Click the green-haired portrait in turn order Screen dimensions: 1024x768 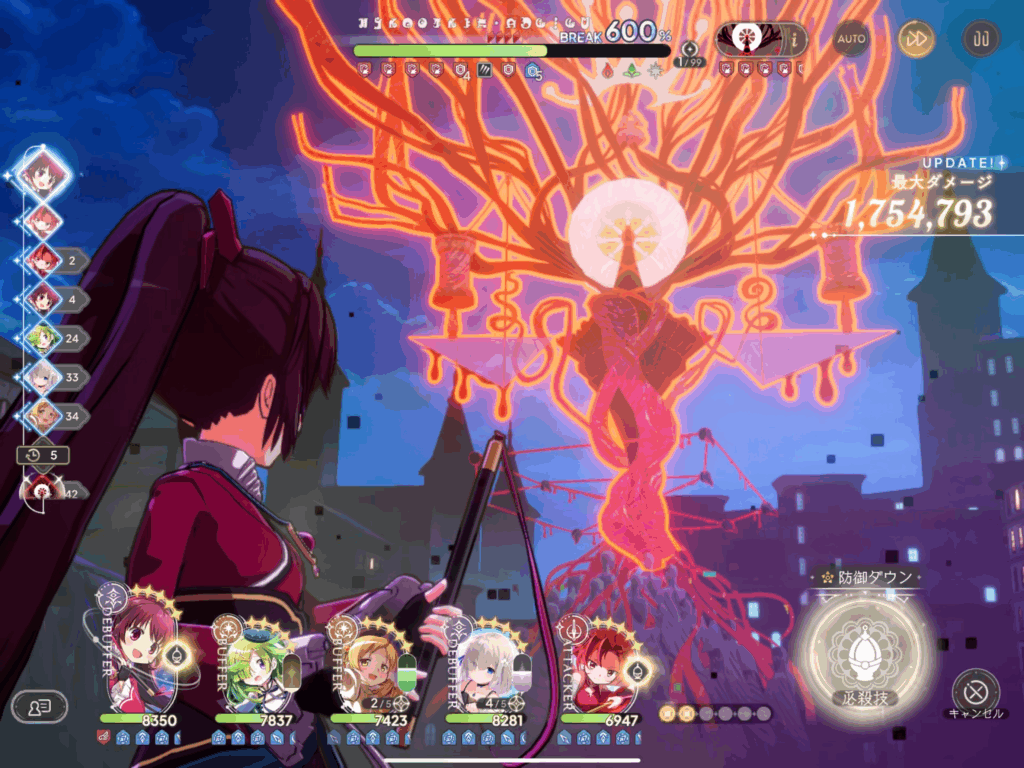click(x=44, y=338)
